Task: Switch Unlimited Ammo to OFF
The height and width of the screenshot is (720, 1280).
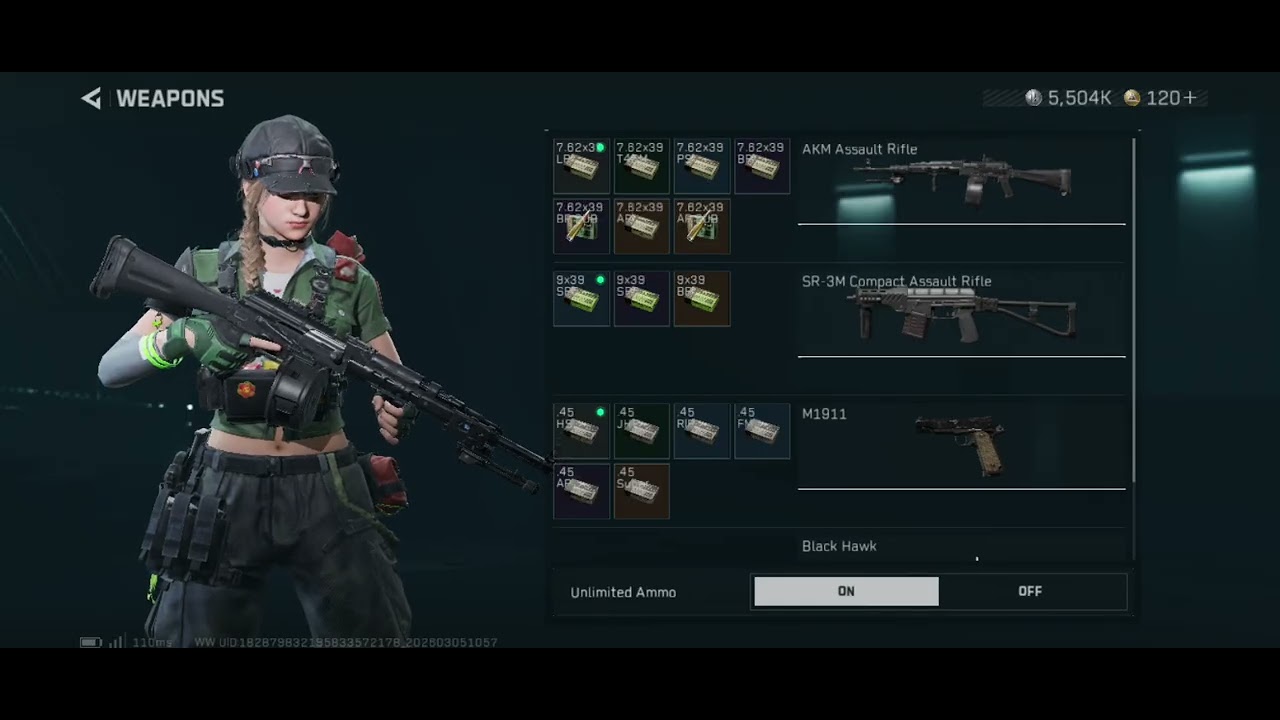Action: [1030, 592]
